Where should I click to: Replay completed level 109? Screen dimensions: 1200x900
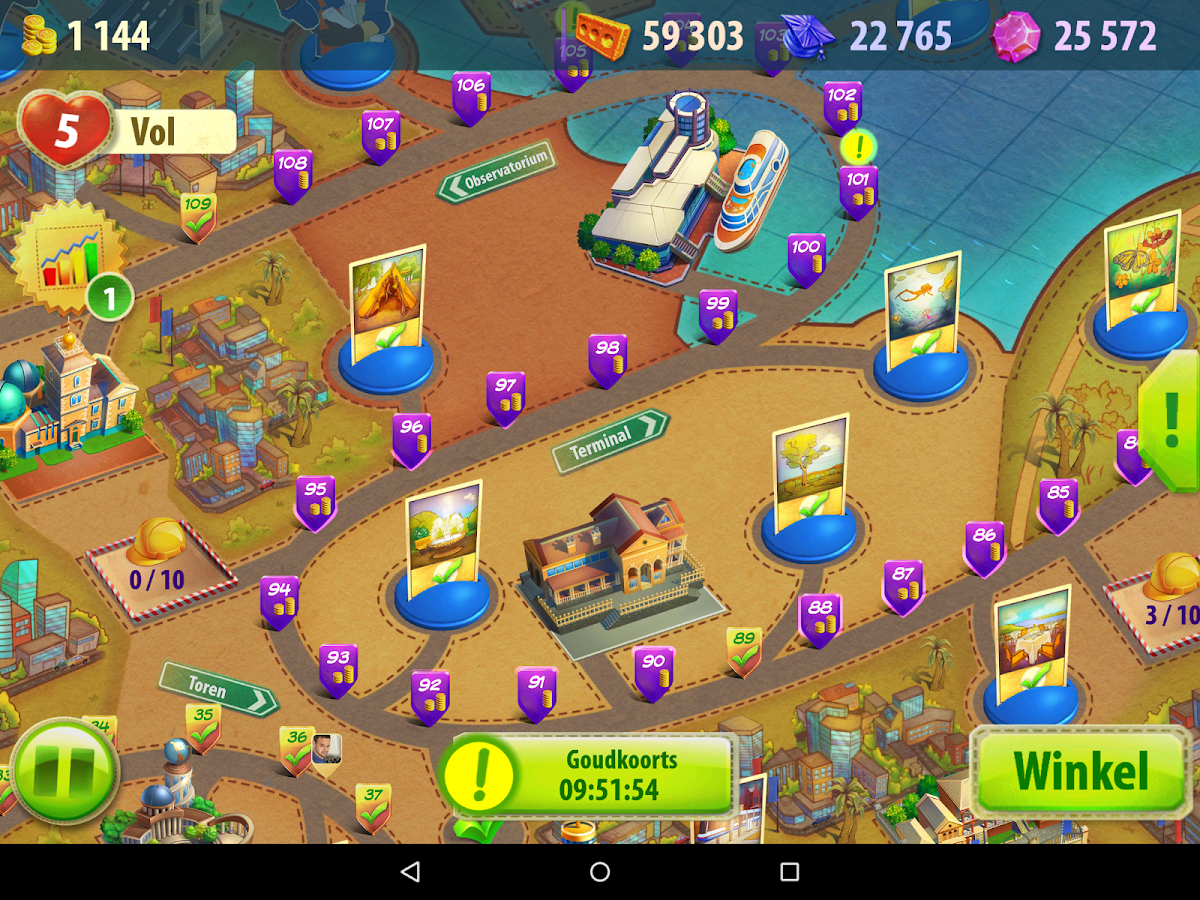(x=198, y=216)
